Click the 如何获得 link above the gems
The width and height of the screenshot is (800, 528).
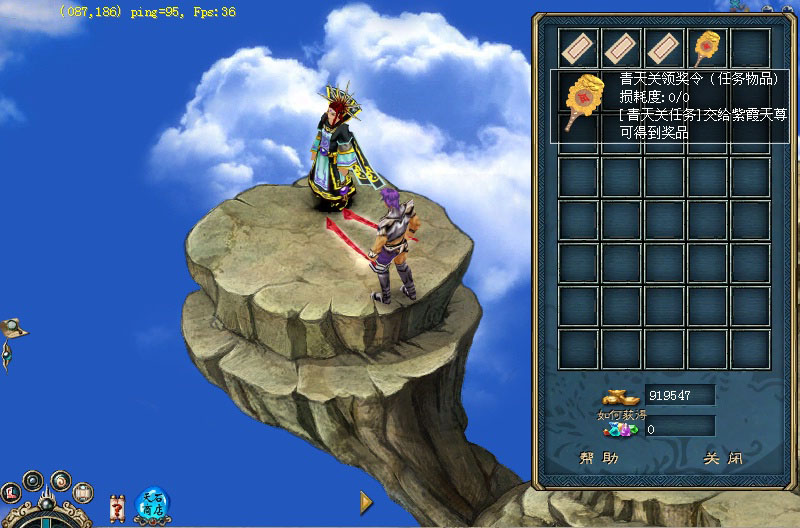coord(616,415)
